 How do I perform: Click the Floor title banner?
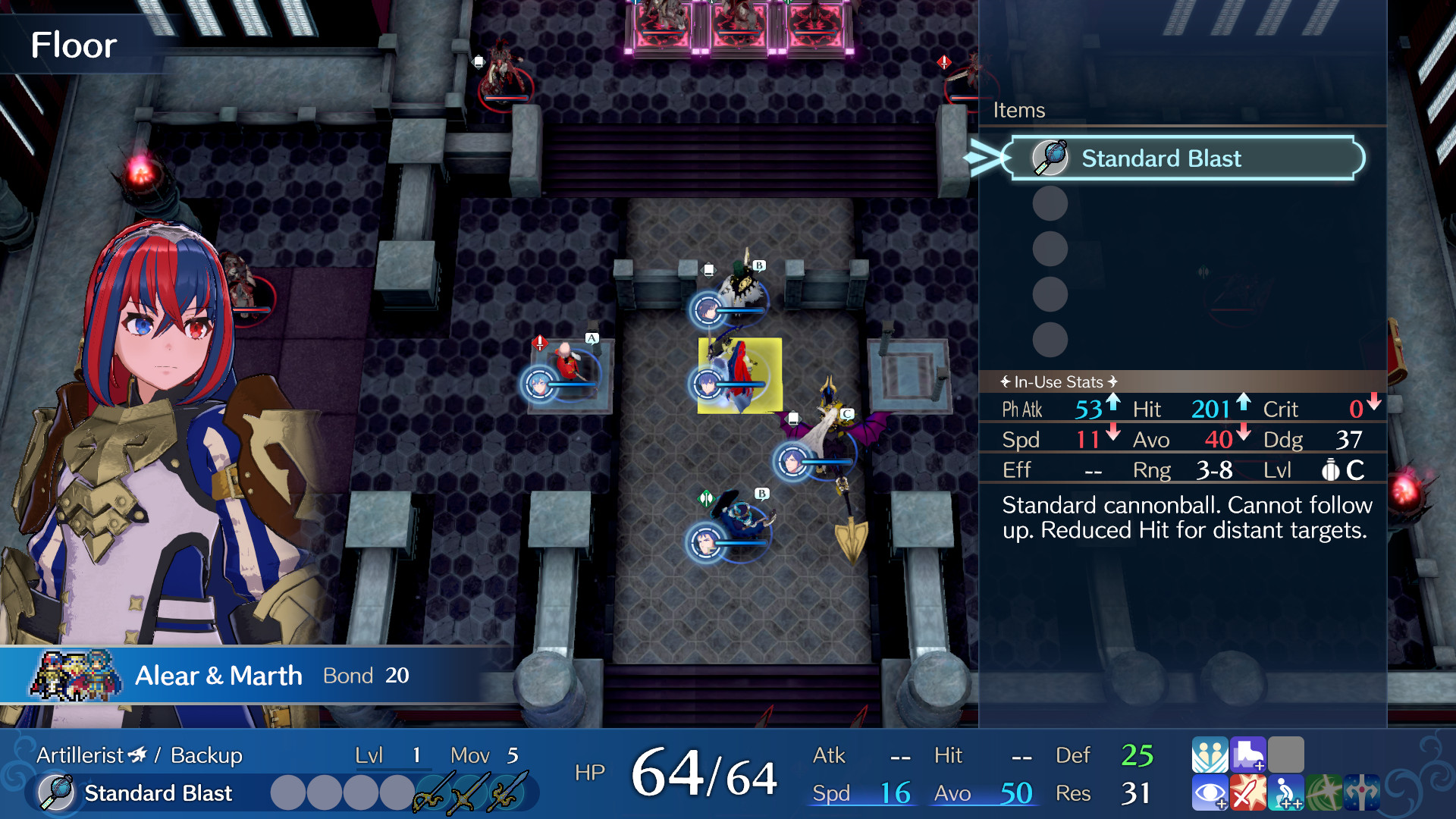[x=74, y=45]
